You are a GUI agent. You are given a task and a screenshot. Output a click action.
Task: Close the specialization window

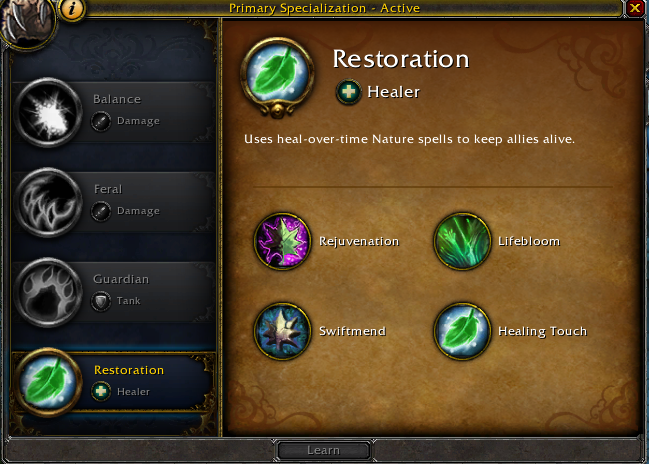(x=635, y=8)
